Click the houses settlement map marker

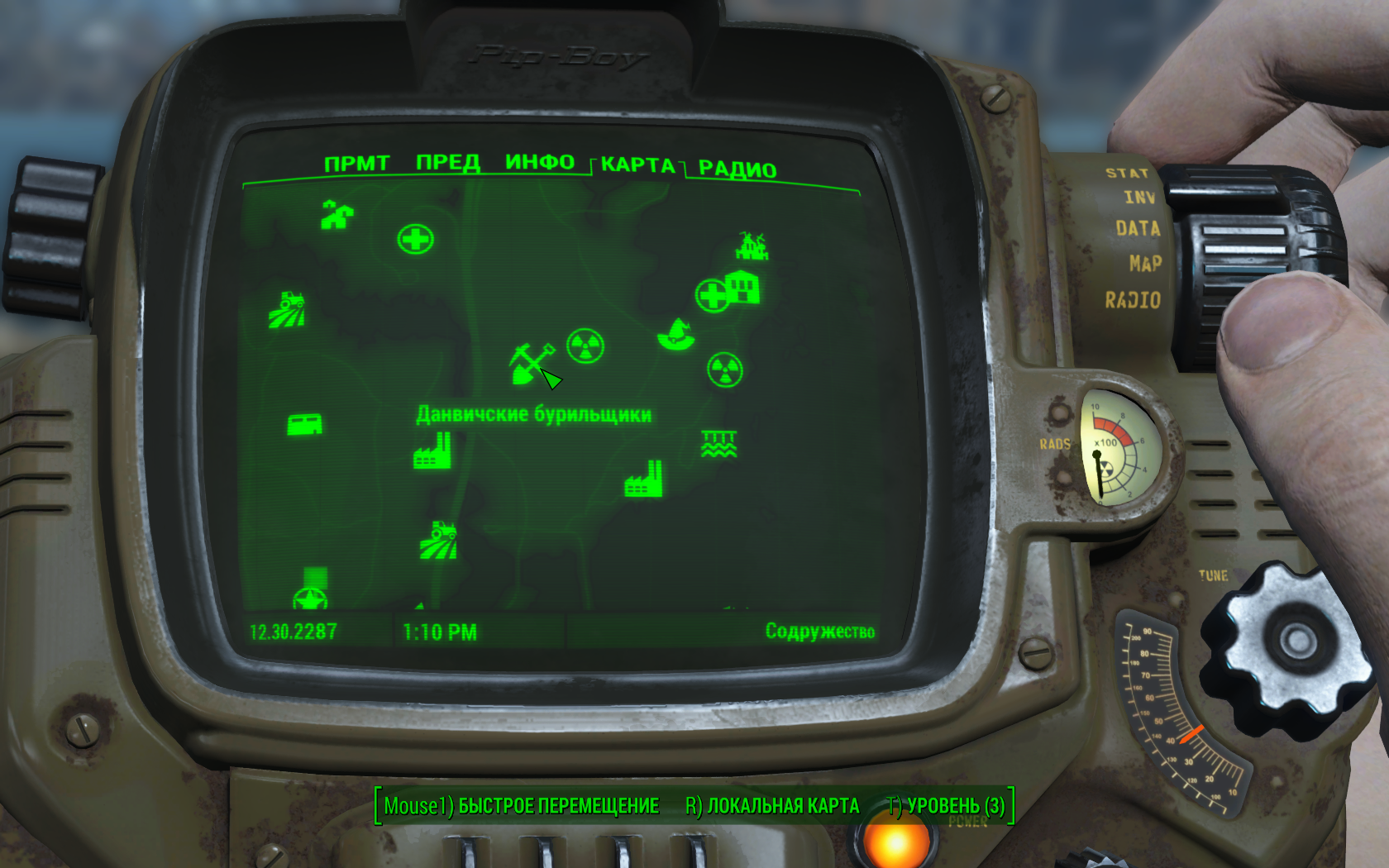point(337,215)
